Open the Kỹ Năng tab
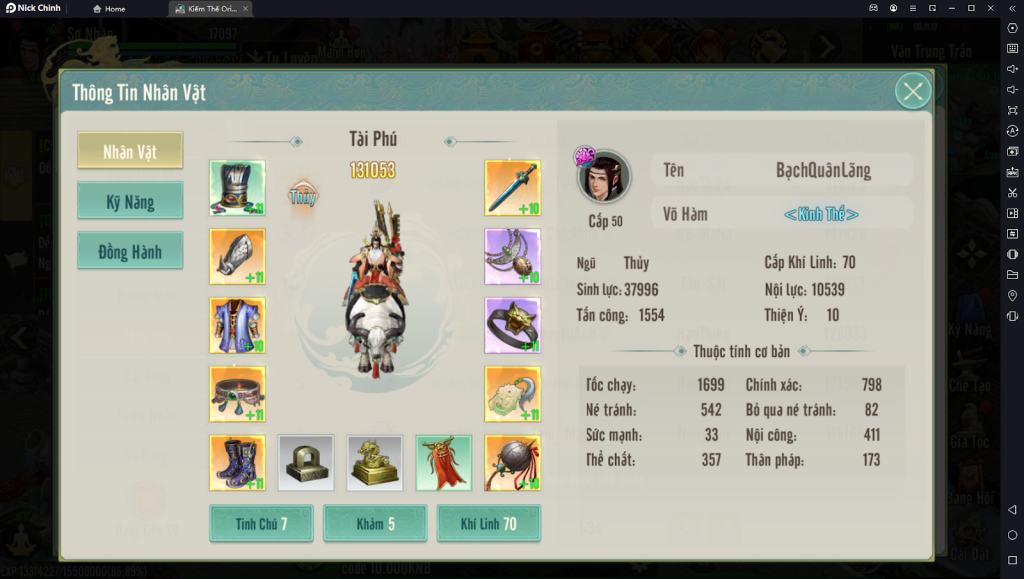Image resolution: width=1024 pixels, height=579 pixels. coord(130,201)
